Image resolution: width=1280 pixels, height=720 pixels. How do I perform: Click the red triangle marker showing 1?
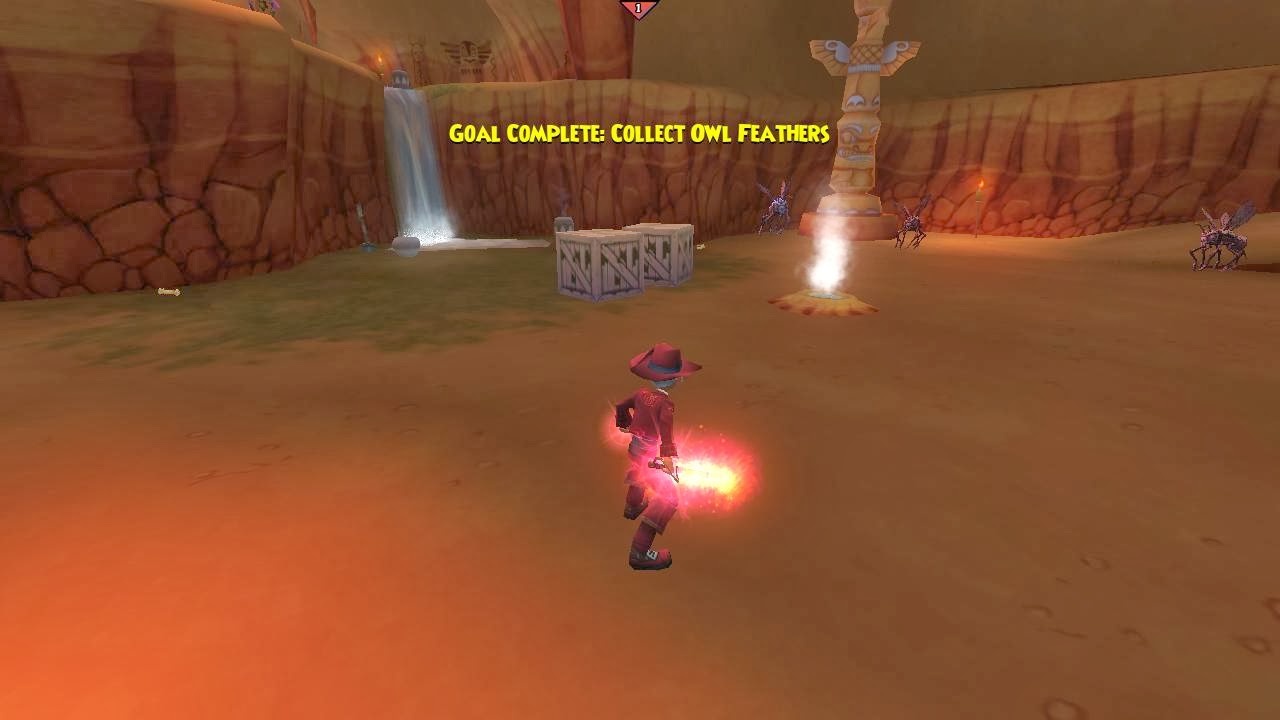[x=638, y=8]
